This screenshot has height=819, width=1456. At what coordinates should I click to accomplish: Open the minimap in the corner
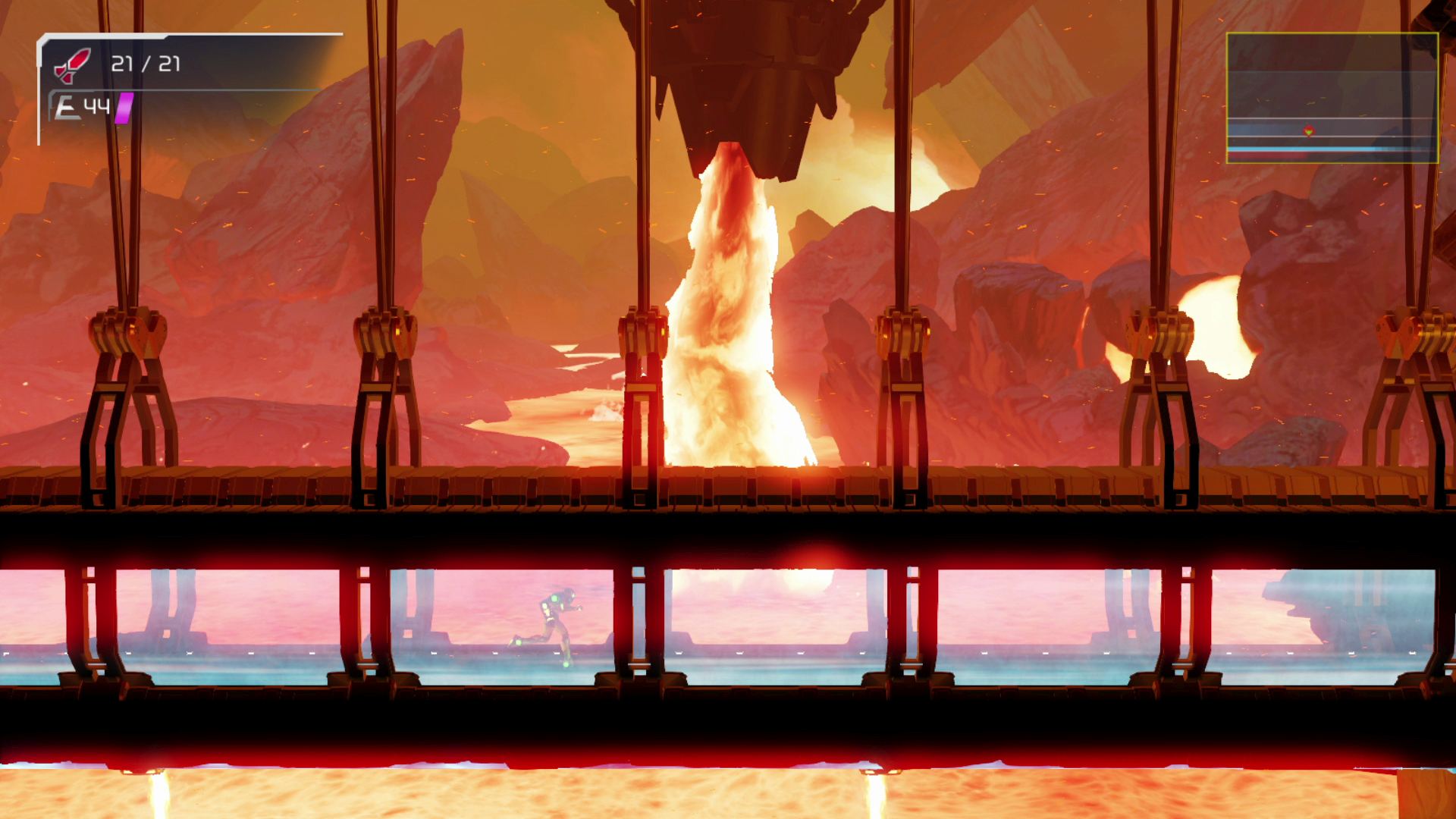1332,98
